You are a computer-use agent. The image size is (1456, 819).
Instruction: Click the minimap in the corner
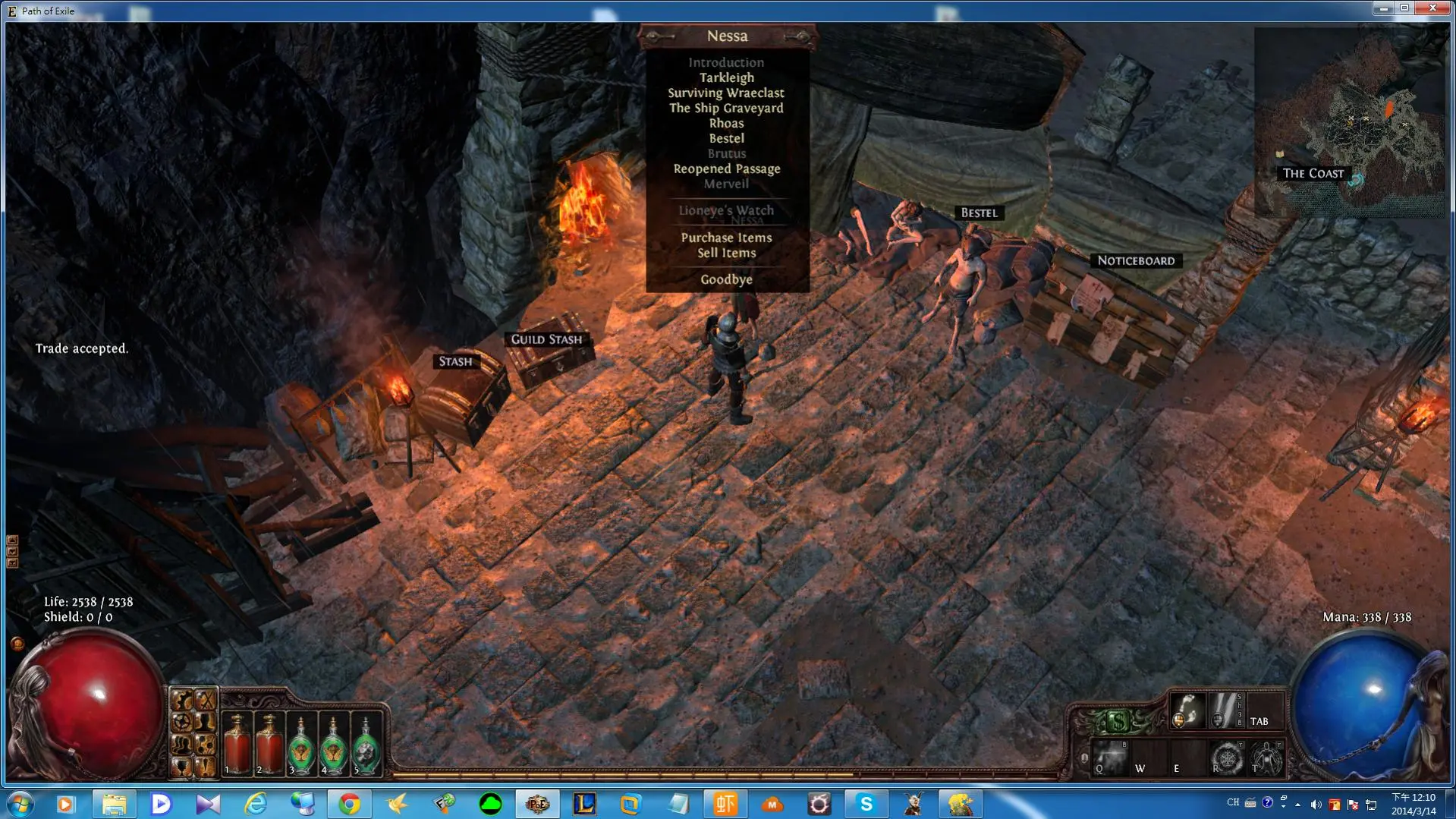pos(1349,121)
